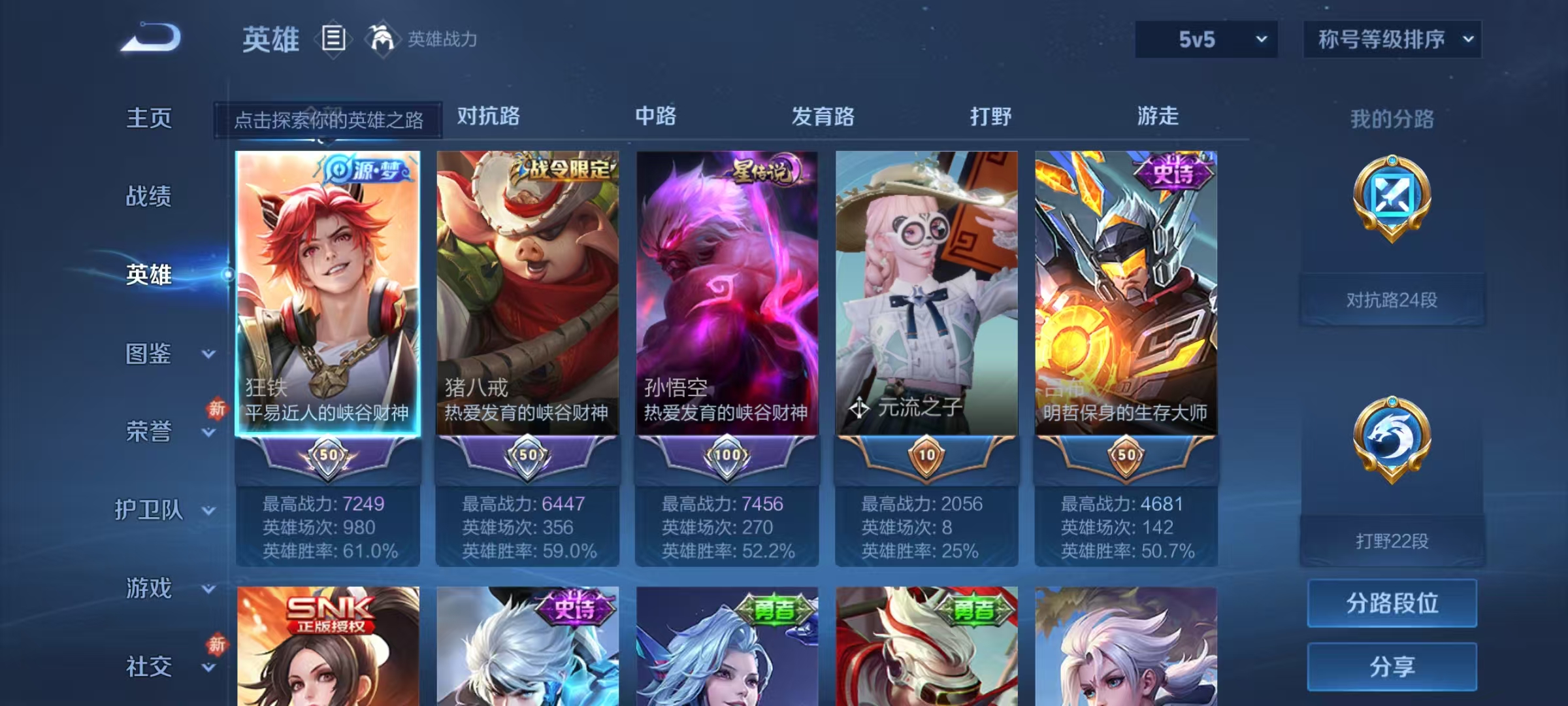
Task: Open the hero notes list icon beside 英雄
Action: tap(333, 39)
